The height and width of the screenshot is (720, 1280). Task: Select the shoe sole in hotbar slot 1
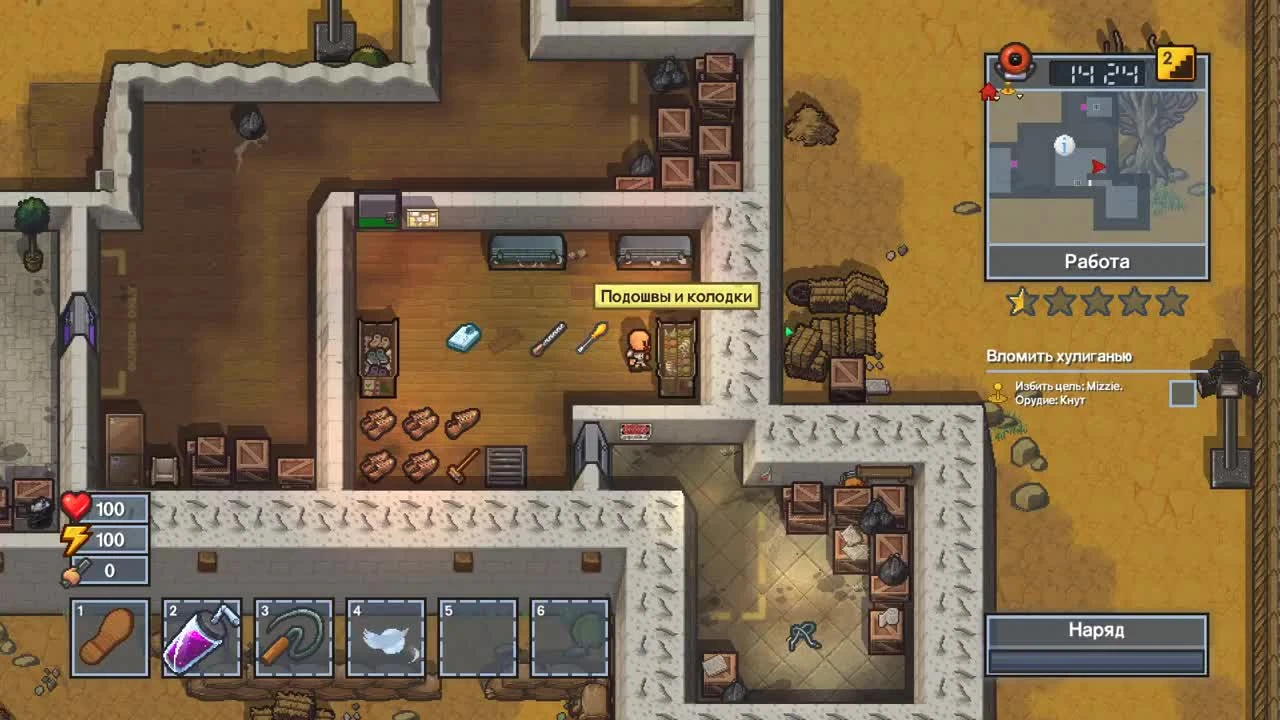(x=108, y=635)
